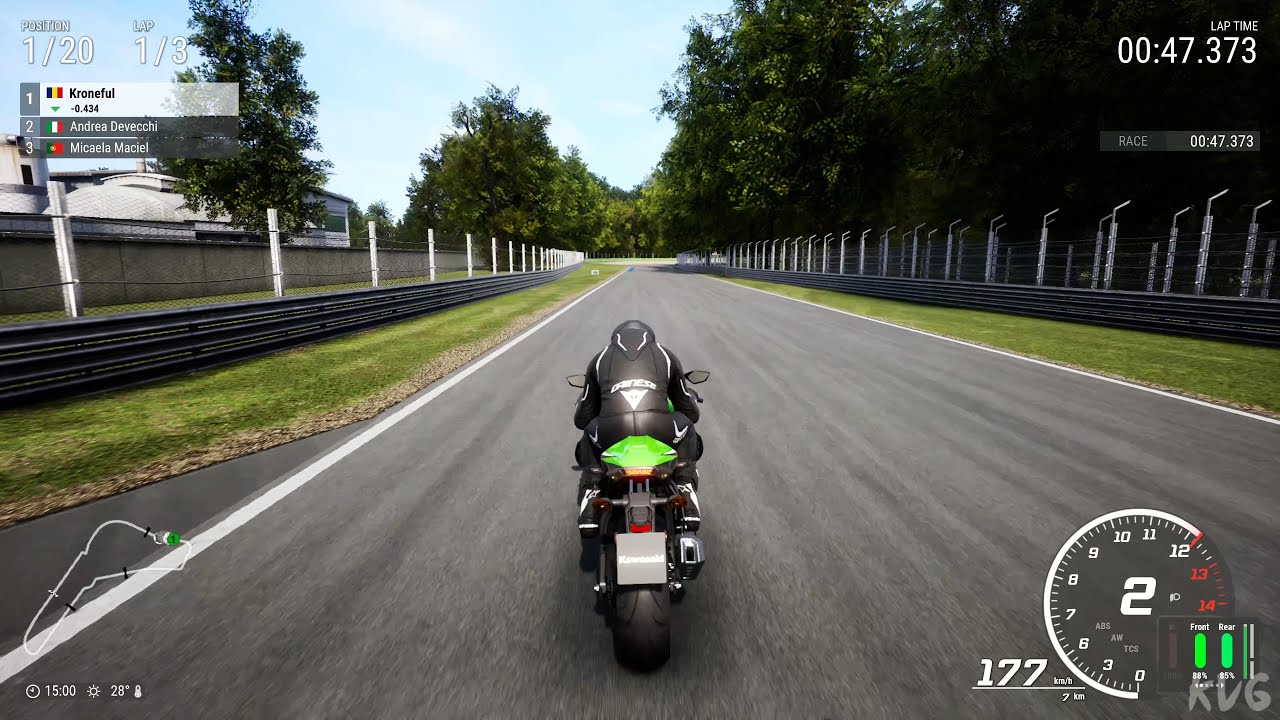Click the headlight indicator on the tachometer
Viewport: 1280px width, 720px height.
click(1174, 595)
